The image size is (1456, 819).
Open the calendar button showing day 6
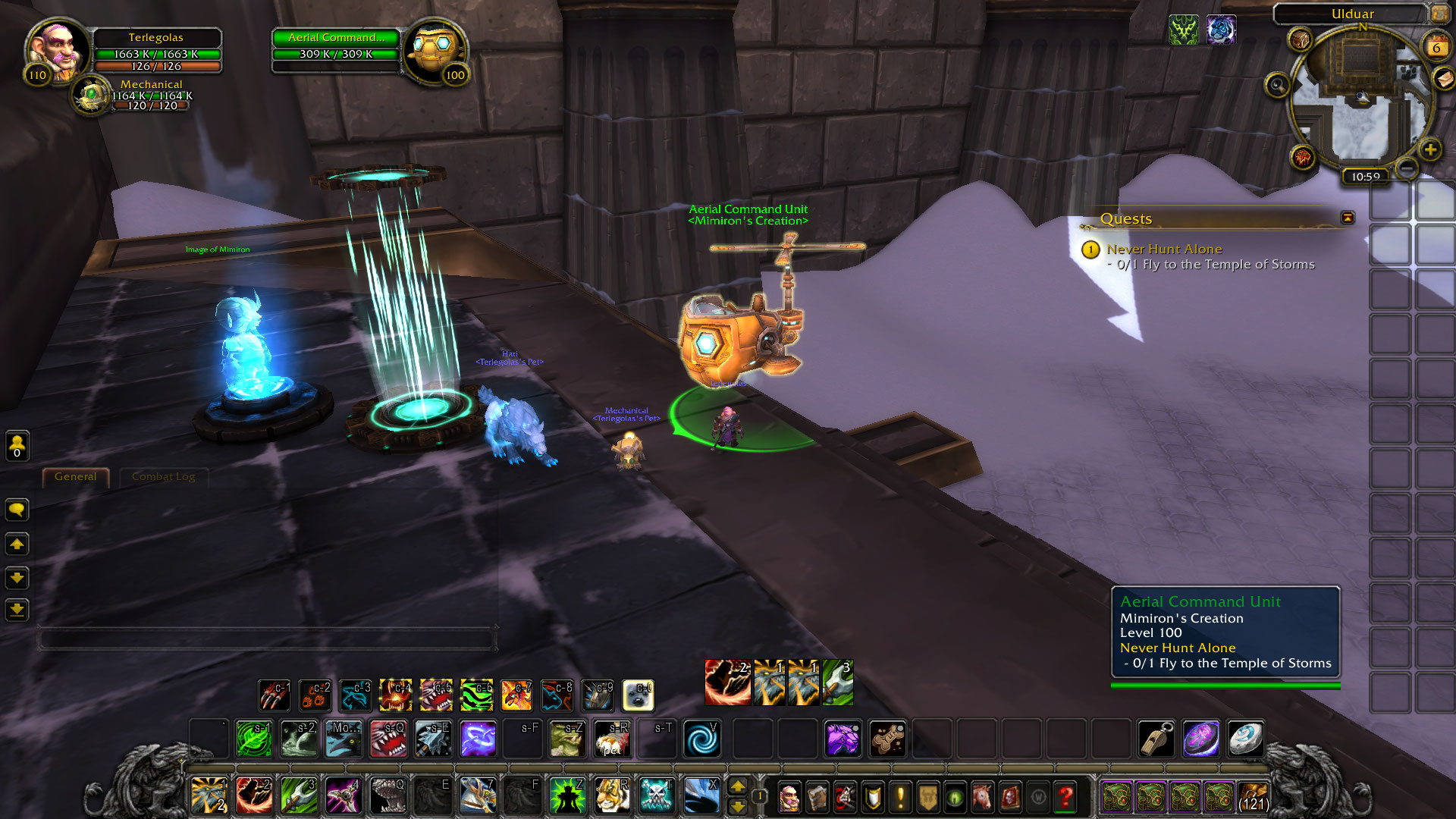1436,46
